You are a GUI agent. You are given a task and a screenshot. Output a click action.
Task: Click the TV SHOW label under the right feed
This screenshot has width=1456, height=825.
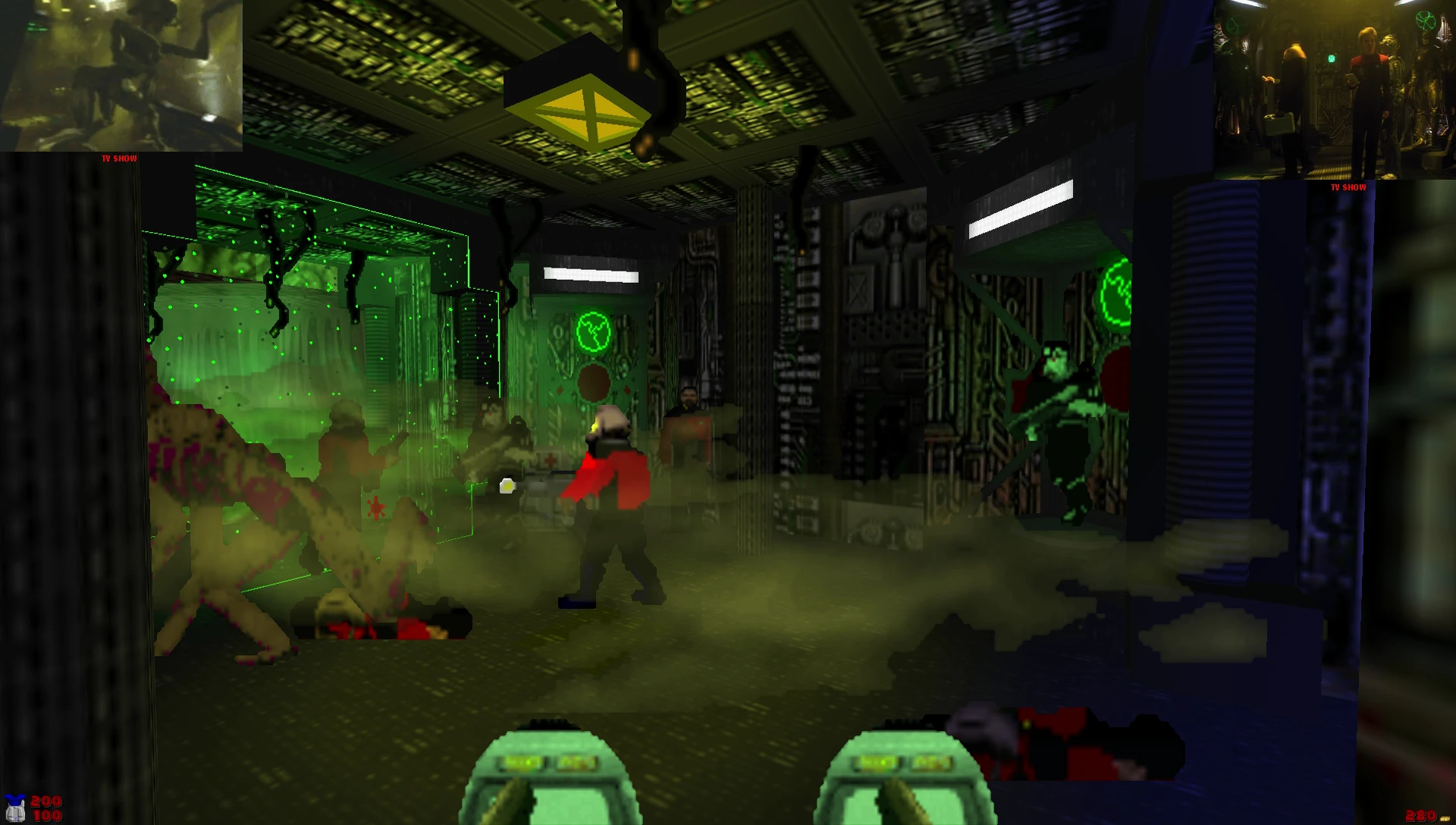coord(1348,187)
